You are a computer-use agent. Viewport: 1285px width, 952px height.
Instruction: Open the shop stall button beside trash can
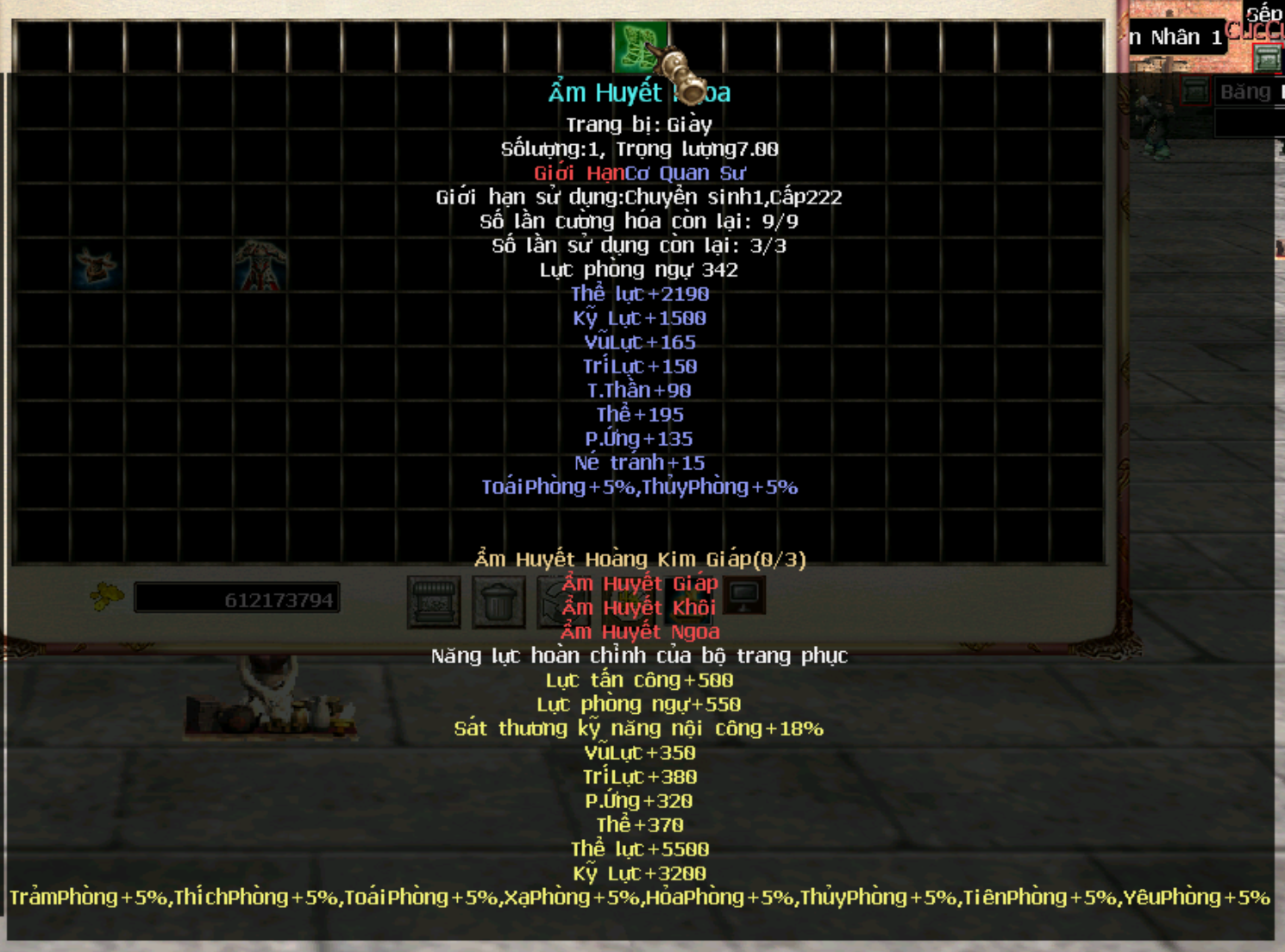[x=433, y=601]
